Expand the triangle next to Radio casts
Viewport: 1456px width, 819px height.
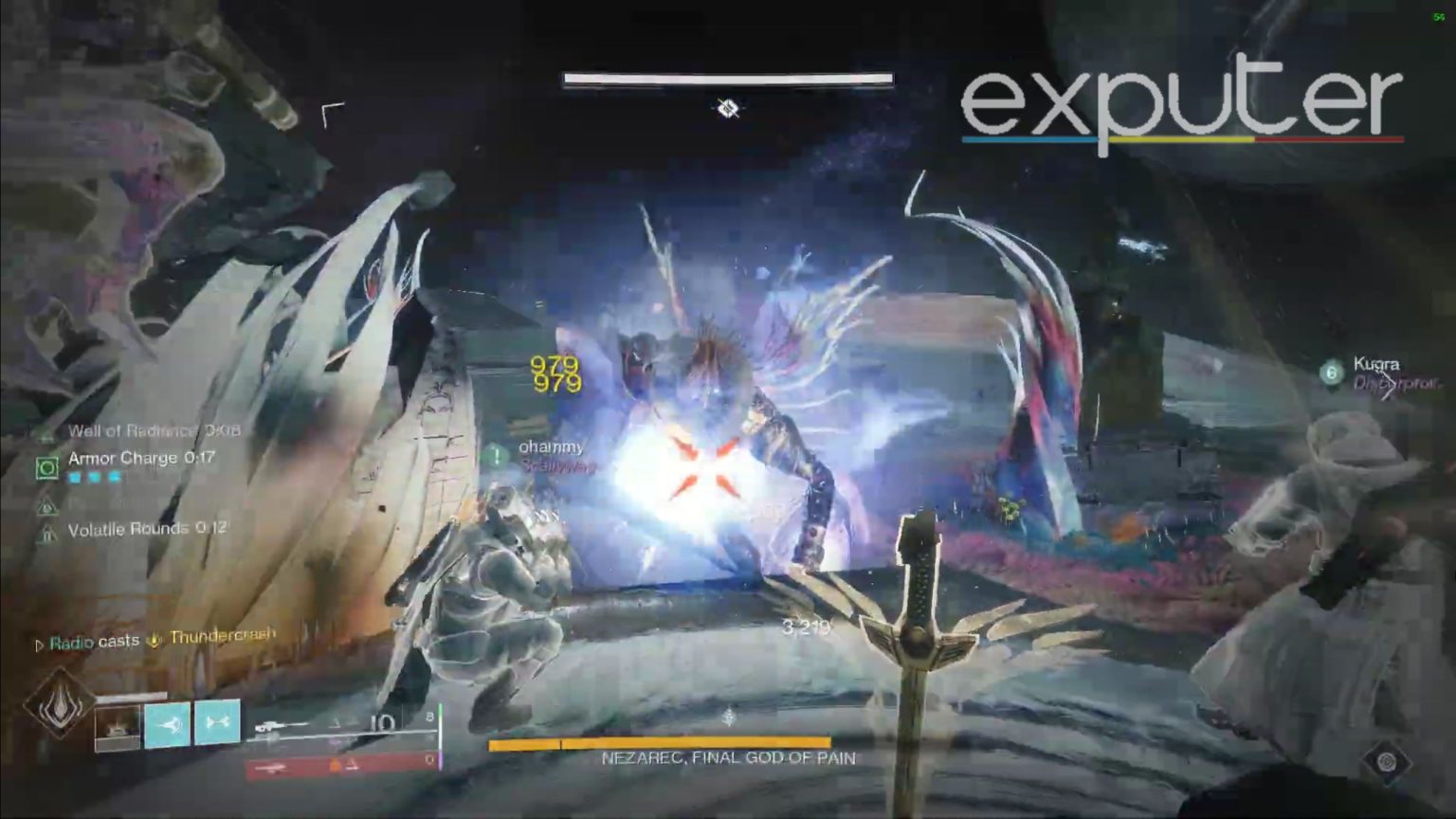(x=38, y=642)
